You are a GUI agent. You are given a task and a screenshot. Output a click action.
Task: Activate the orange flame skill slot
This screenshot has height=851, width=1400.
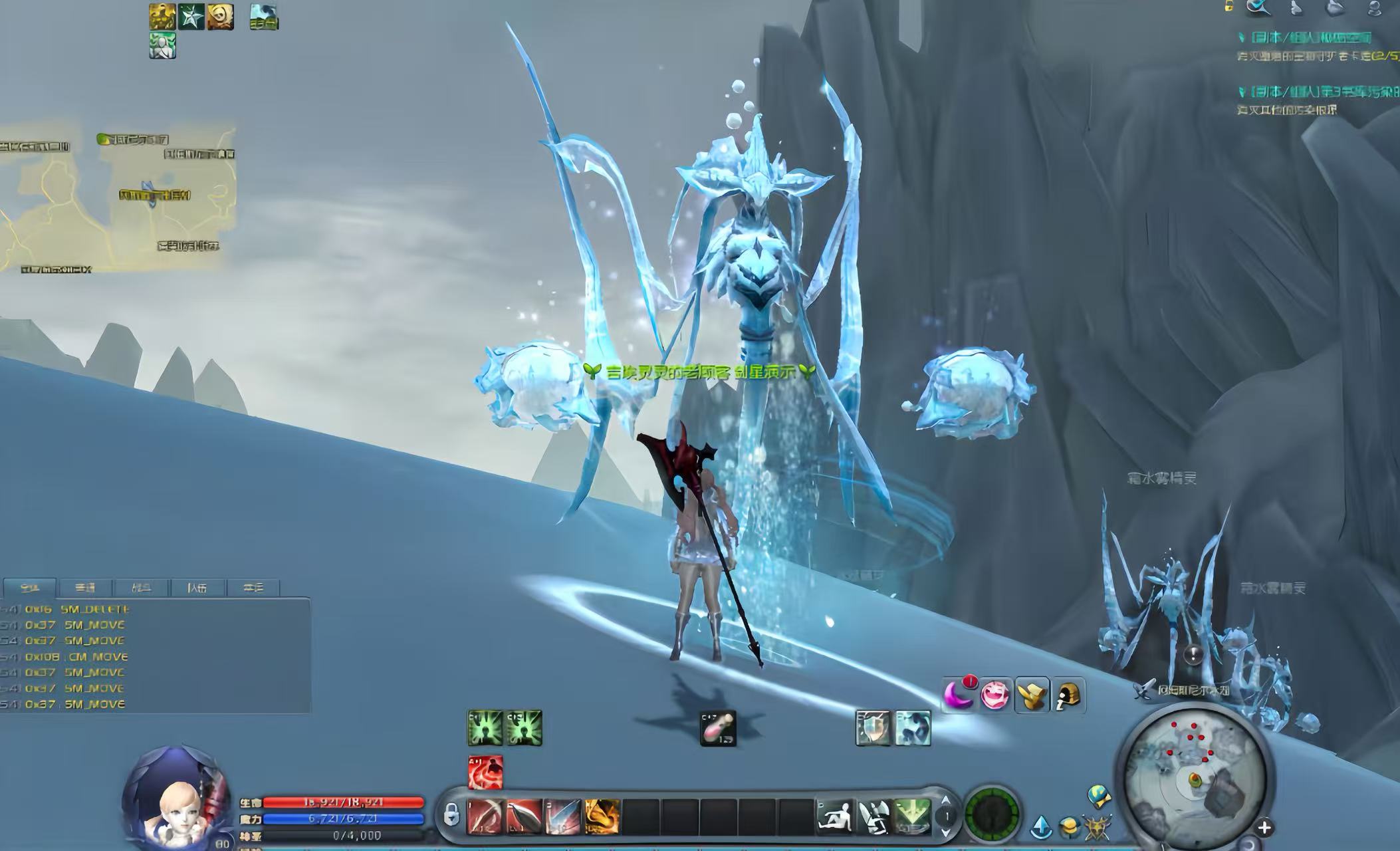(x=602, y=816)
